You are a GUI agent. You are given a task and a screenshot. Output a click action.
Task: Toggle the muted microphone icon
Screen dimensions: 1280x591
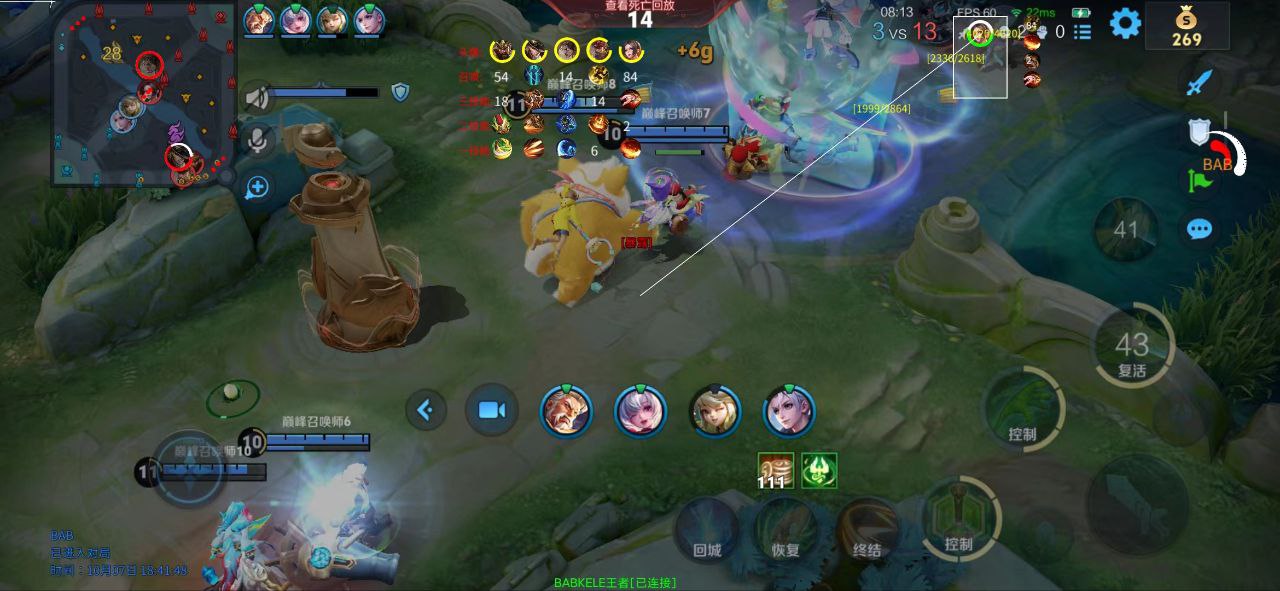coord(257,140)
